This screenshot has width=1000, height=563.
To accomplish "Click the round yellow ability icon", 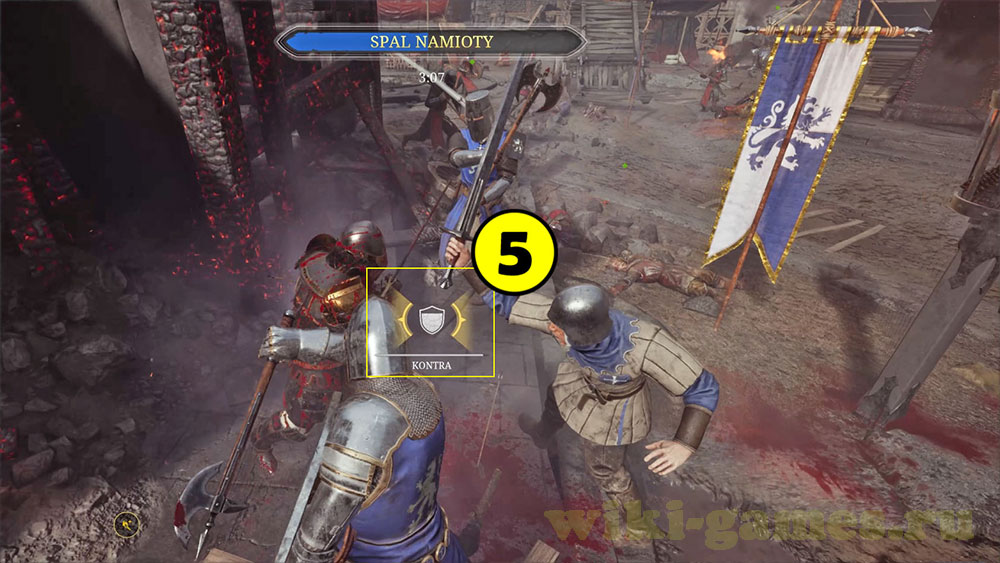I will (127, 522).
